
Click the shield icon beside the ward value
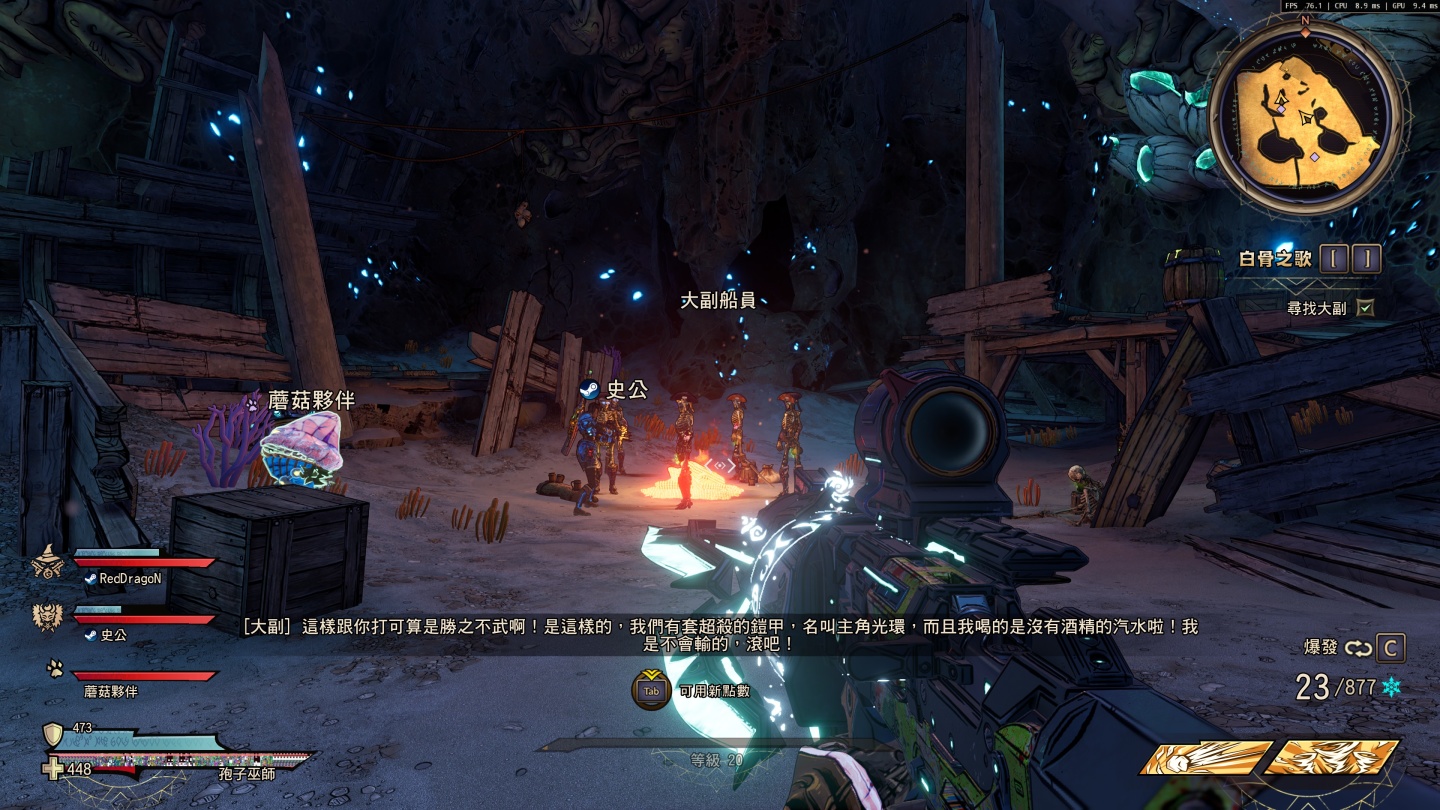pyautogui.click(x=53, y=735)
